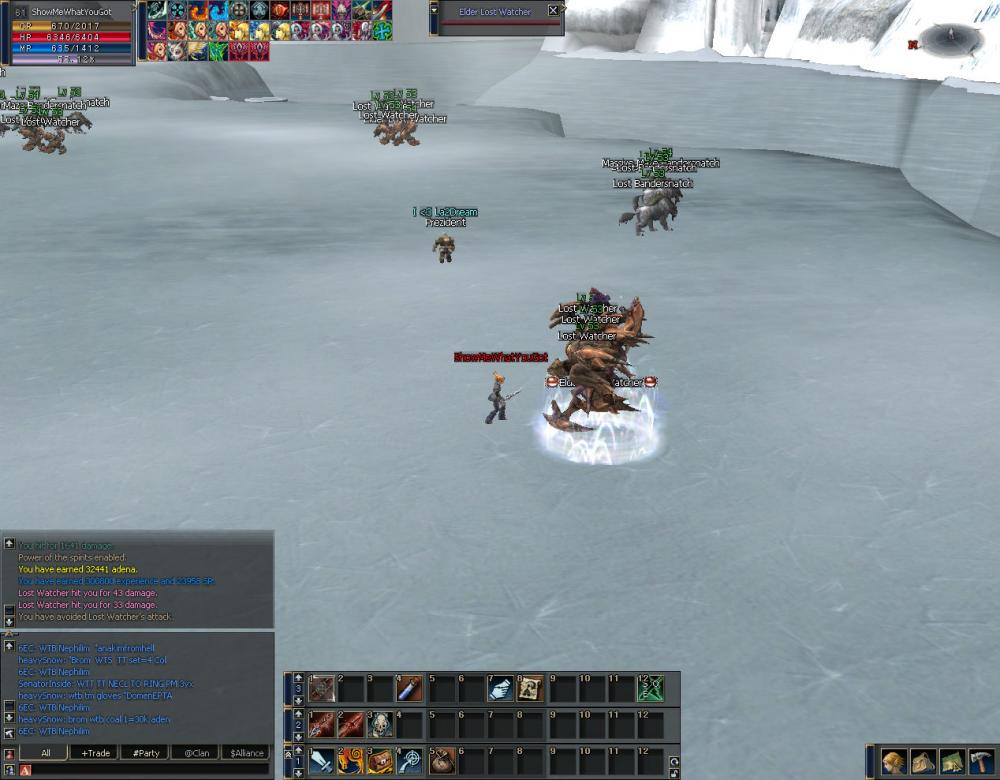Activate the skull skill icon
Image resolution: width=1000 pixels, height=780 pixels.
click(381, 724)
